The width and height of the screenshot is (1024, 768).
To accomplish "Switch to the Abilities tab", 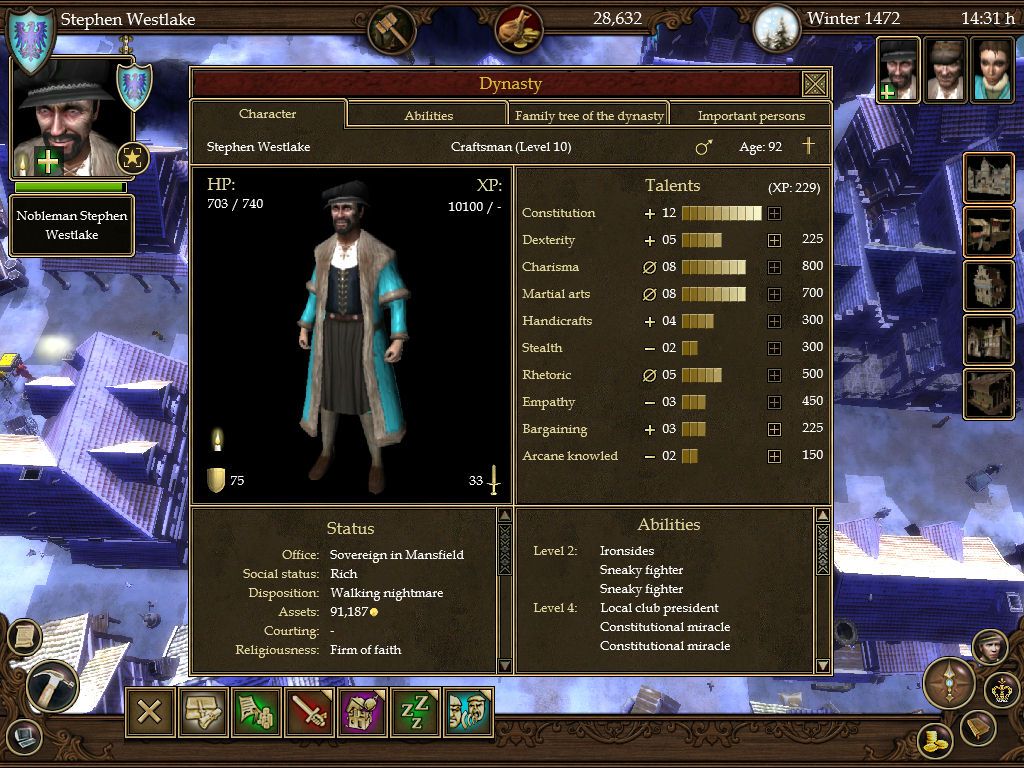I will point(428,115).
